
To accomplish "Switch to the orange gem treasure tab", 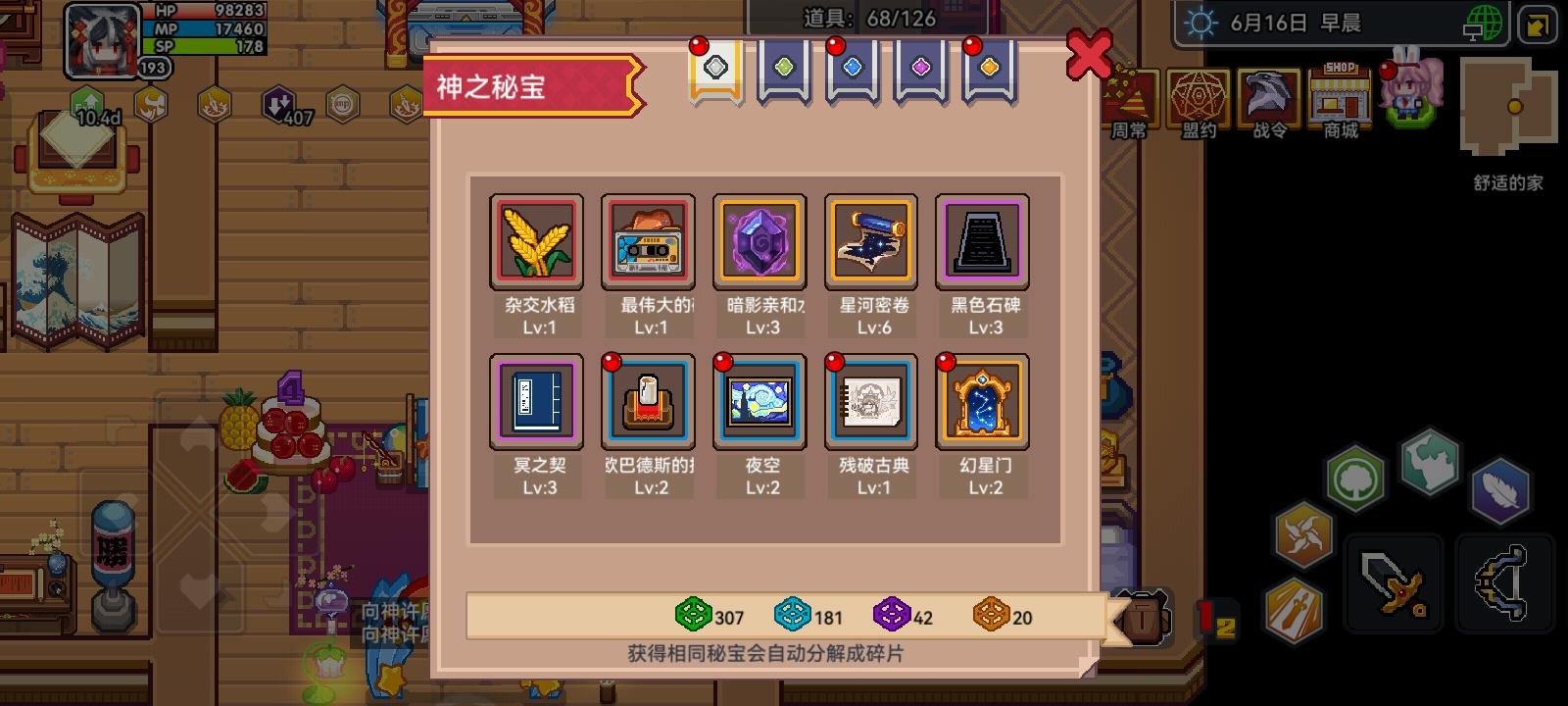I will click(x=989, y=67).
